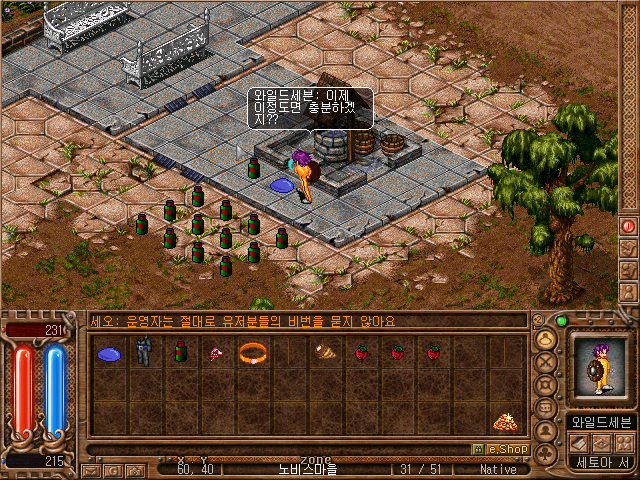Select the blue disc item in inventory
The image size is (640, 480).
coord(108,353)
